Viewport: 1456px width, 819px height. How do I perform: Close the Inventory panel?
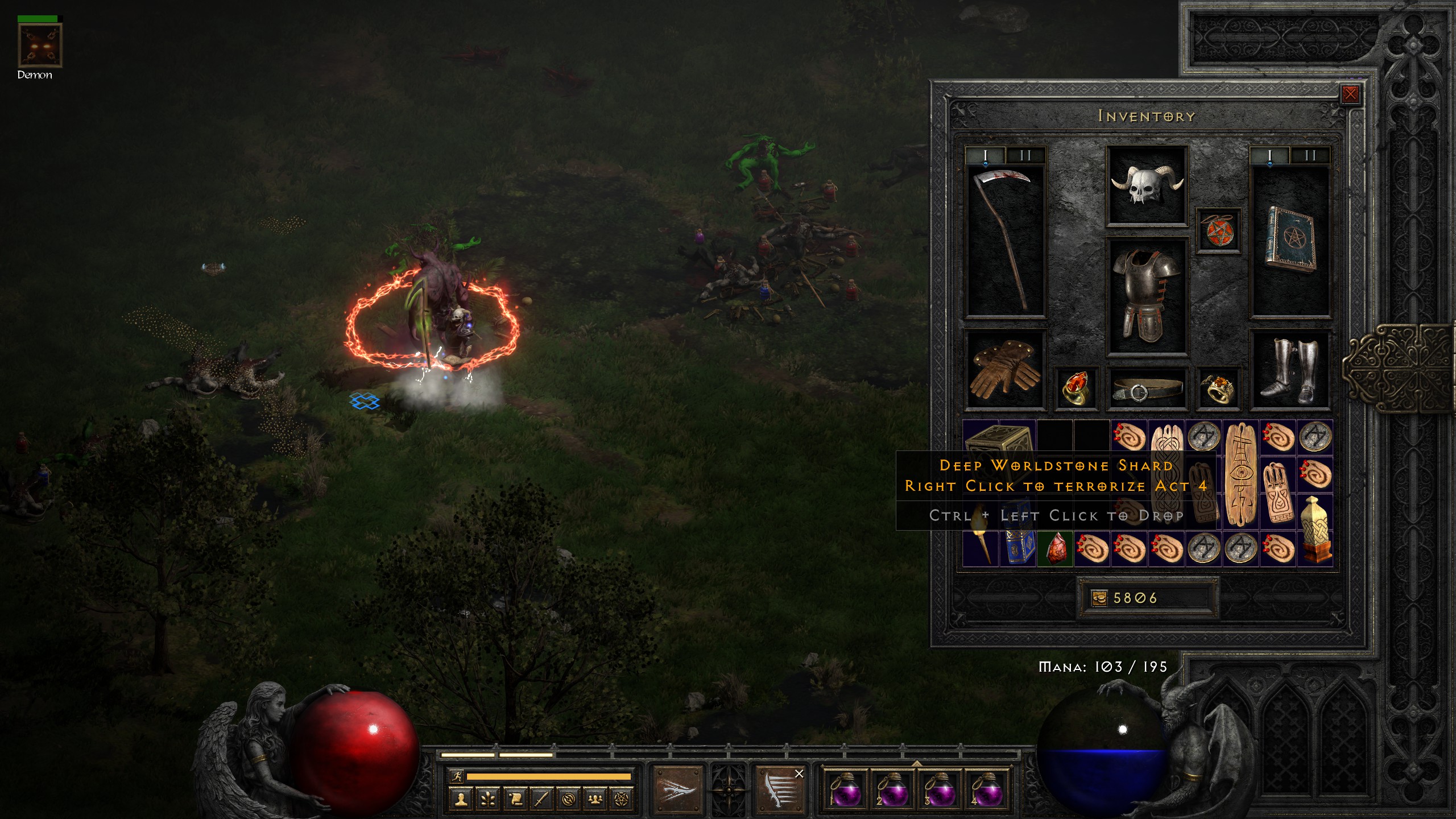click(x=1350, y=94)
